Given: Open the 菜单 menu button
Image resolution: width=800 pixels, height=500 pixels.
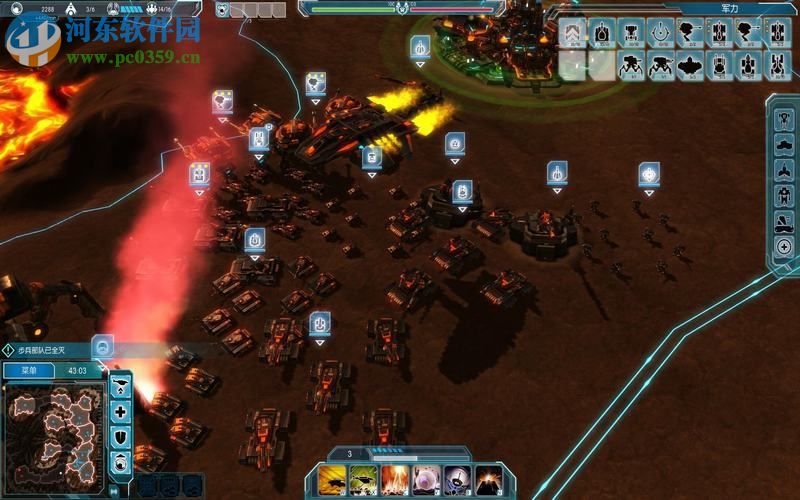Looking at the screenshot, I should click(x=27, y=371).
